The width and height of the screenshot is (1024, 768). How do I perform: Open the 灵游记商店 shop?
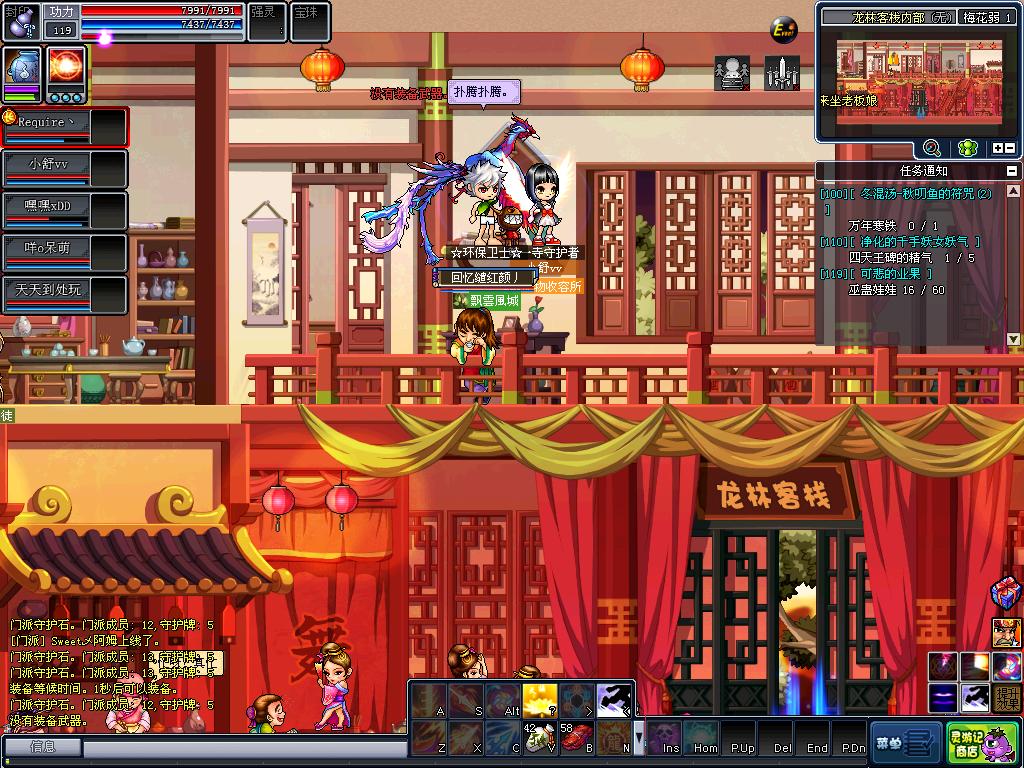[968, 743]
